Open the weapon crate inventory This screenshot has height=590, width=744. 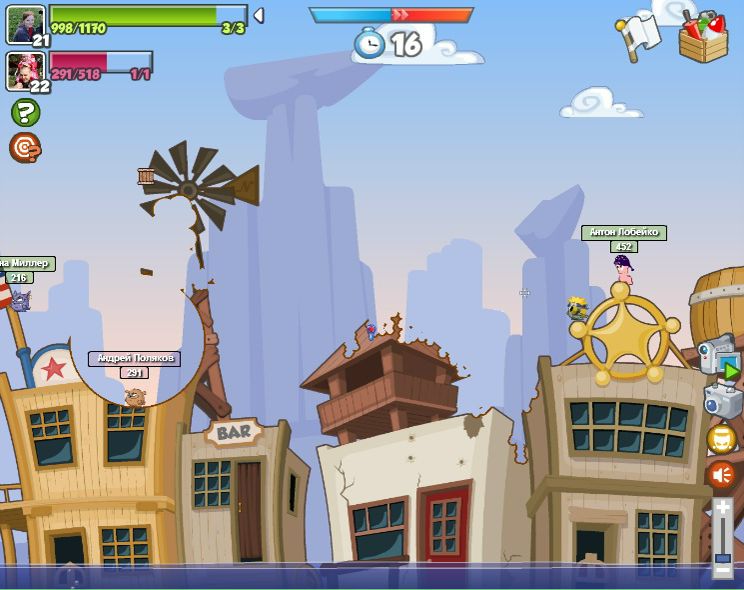point(703,37)
